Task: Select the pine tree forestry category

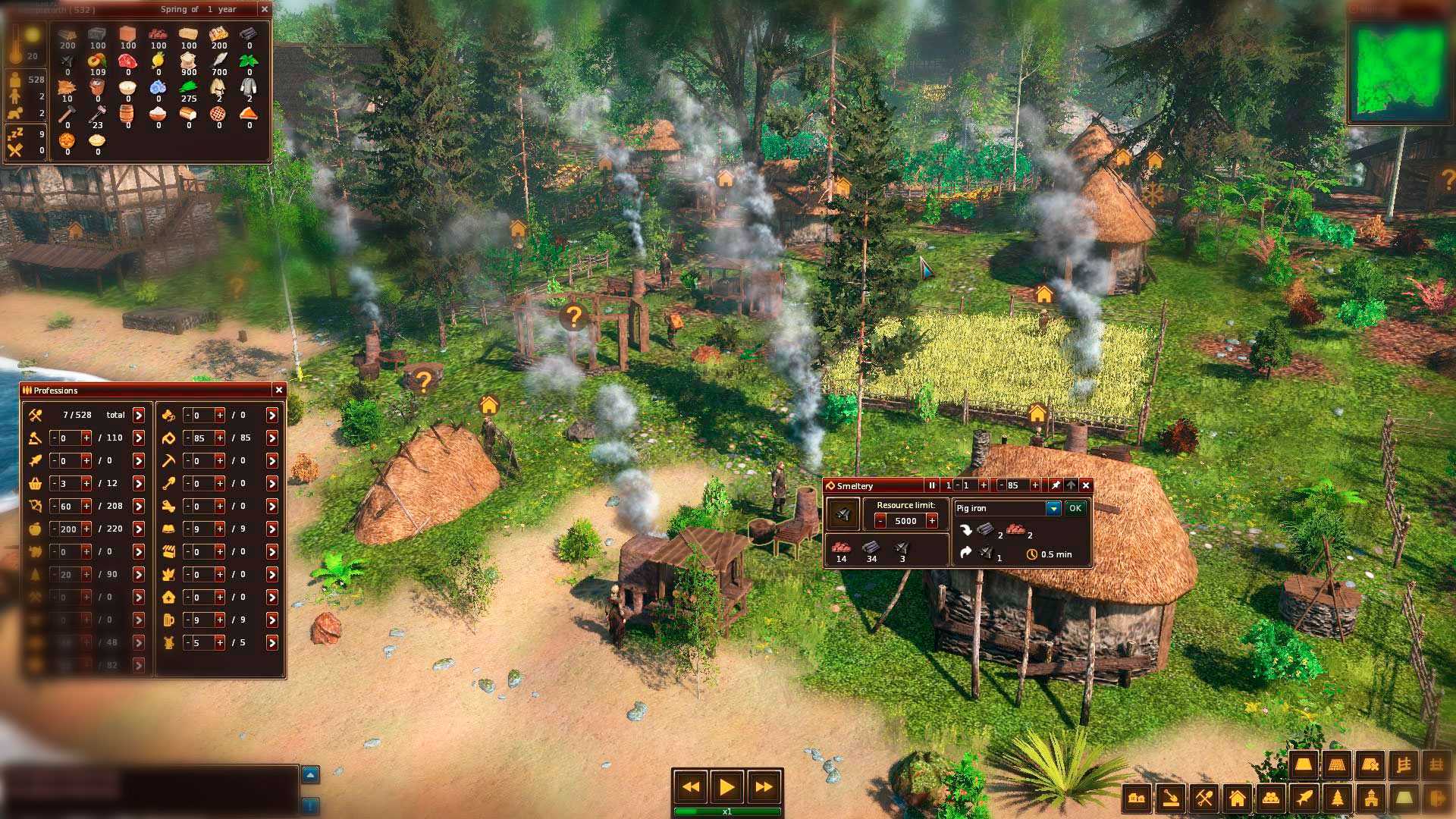Action: coord(1337,798)
